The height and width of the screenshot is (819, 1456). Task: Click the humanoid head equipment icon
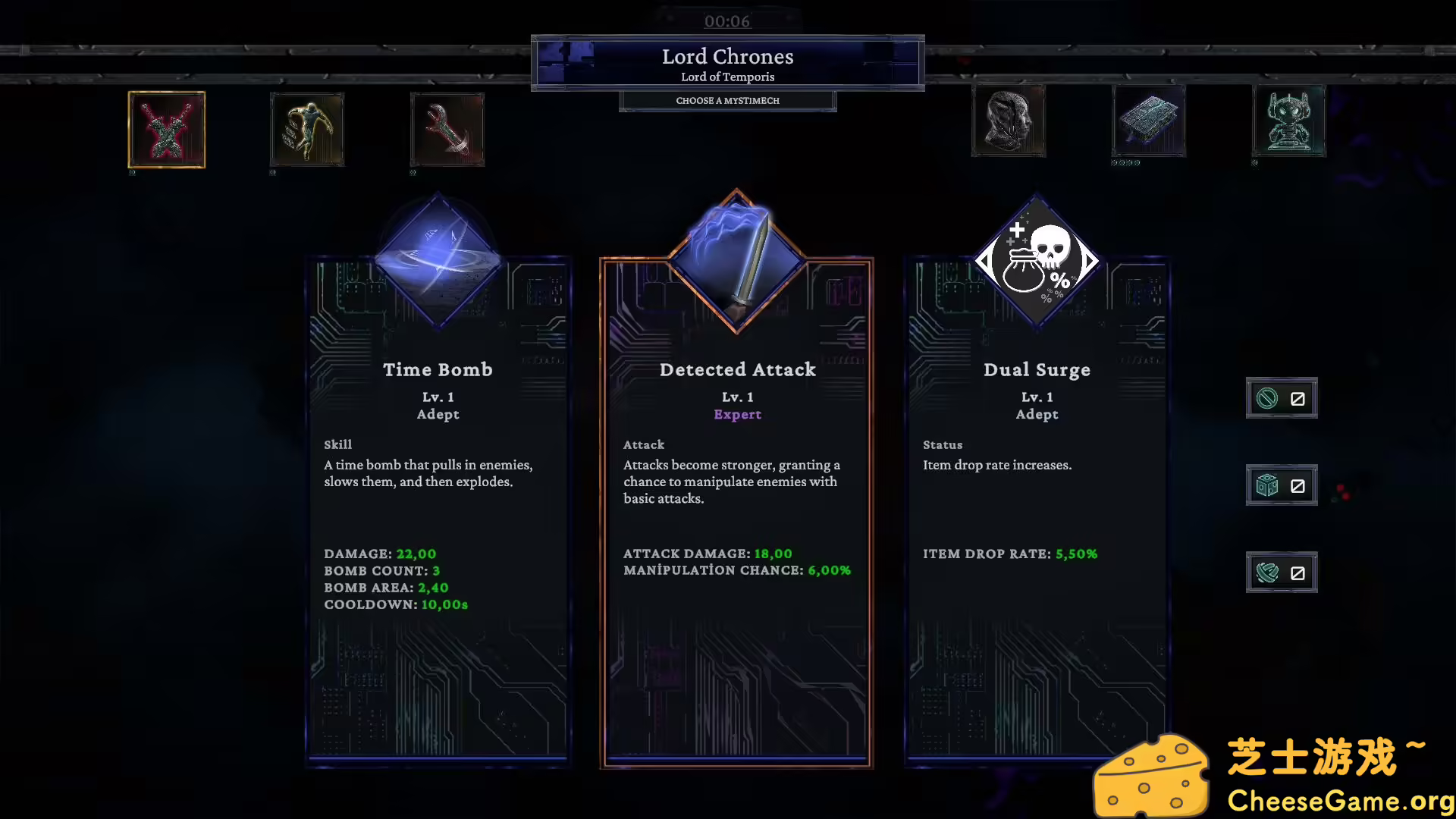click(1009, 121)
